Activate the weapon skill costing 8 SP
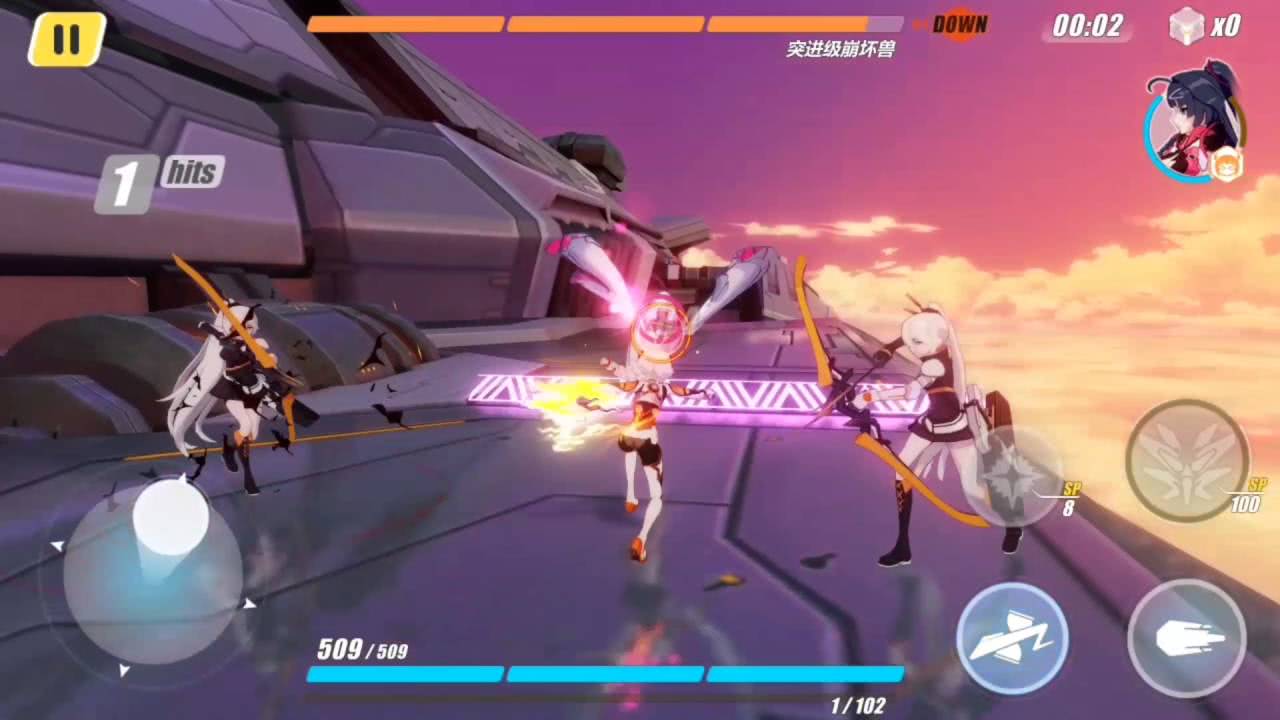The width and height of the screenshot is (1280, 720). click(1016, 472)
